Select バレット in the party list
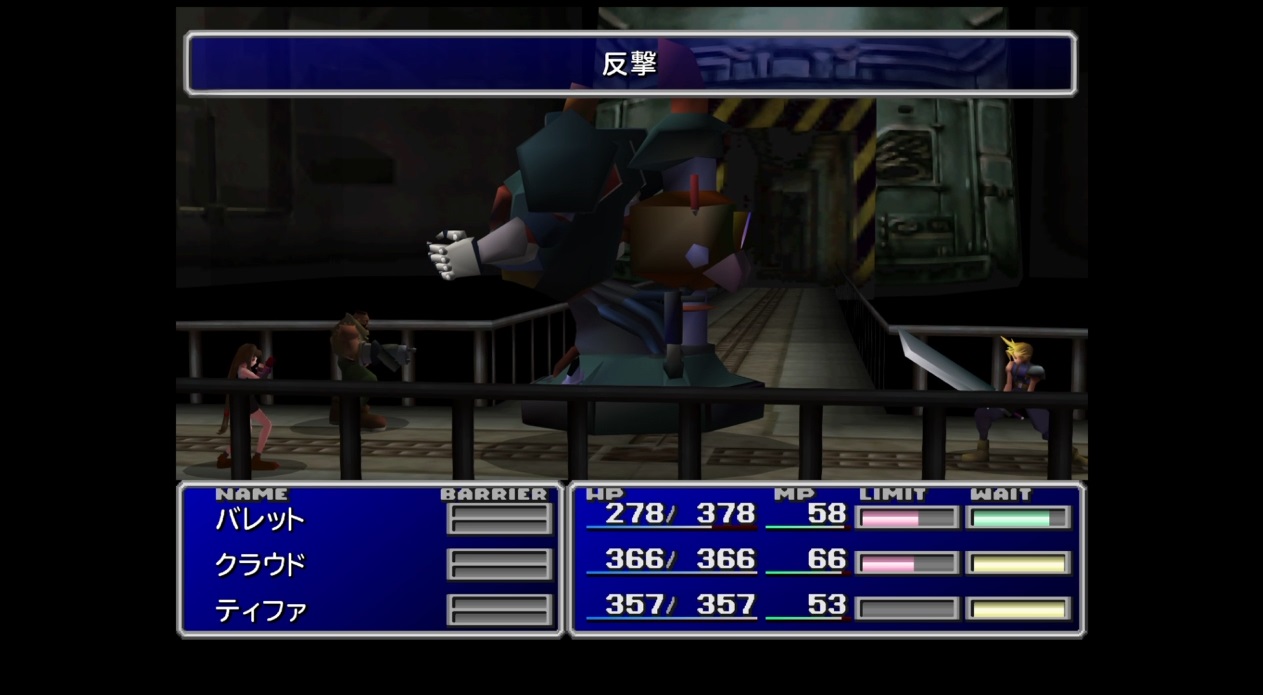Viewport: 1263px width, 695px height. [259, 519]
